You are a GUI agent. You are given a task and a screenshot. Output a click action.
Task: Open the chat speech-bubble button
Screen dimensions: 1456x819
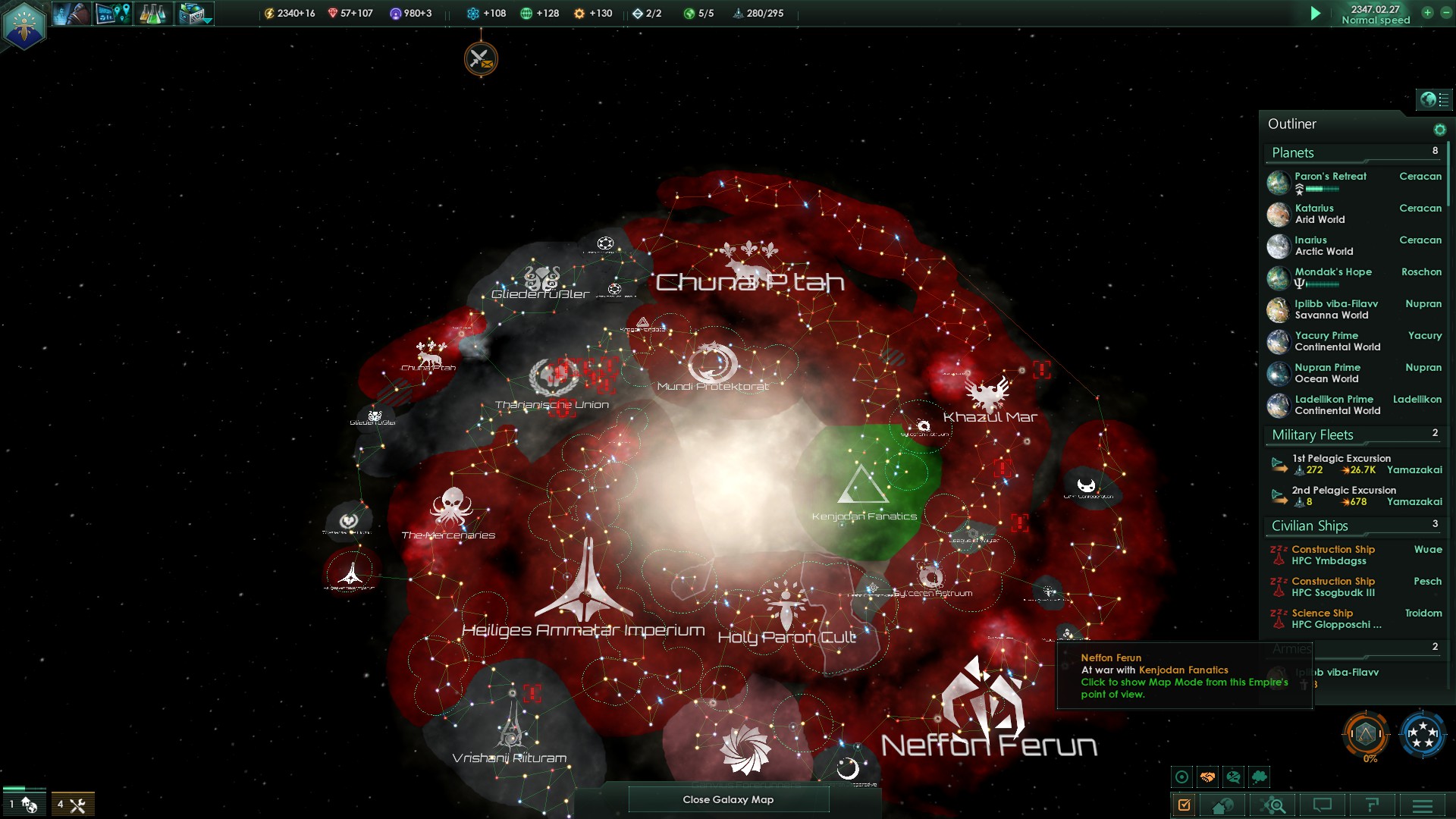pos(1323,805)
